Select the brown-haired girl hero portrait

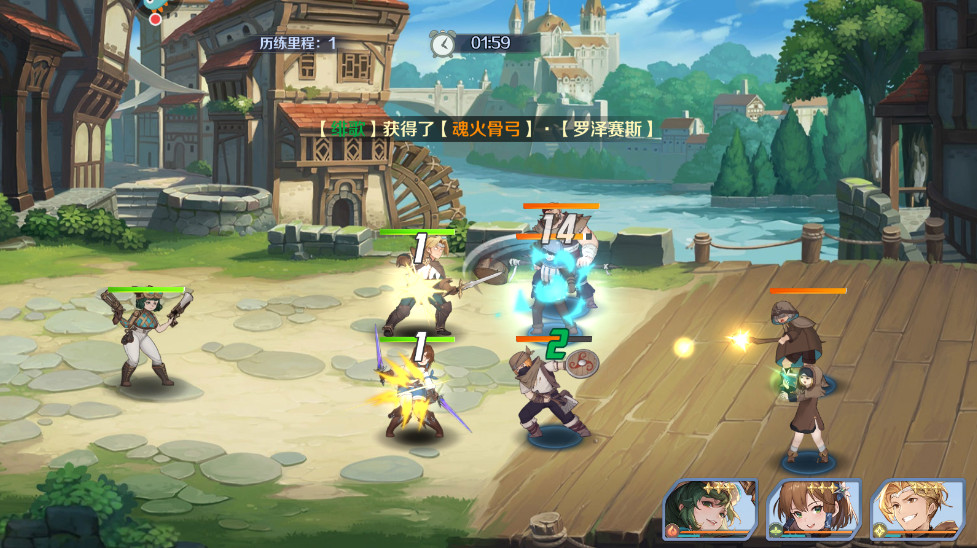[812, 510]
